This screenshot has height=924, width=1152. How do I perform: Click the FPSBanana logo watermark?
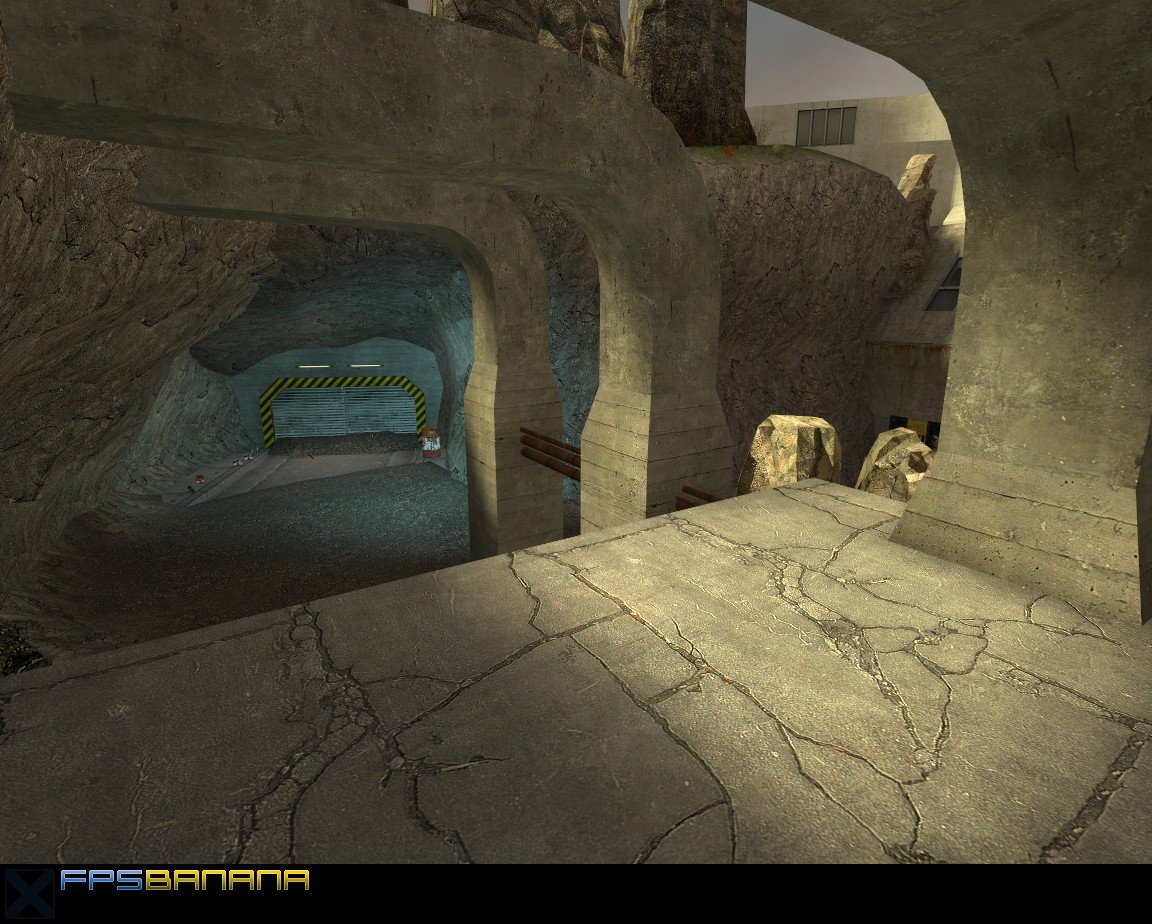click(183, 881)
